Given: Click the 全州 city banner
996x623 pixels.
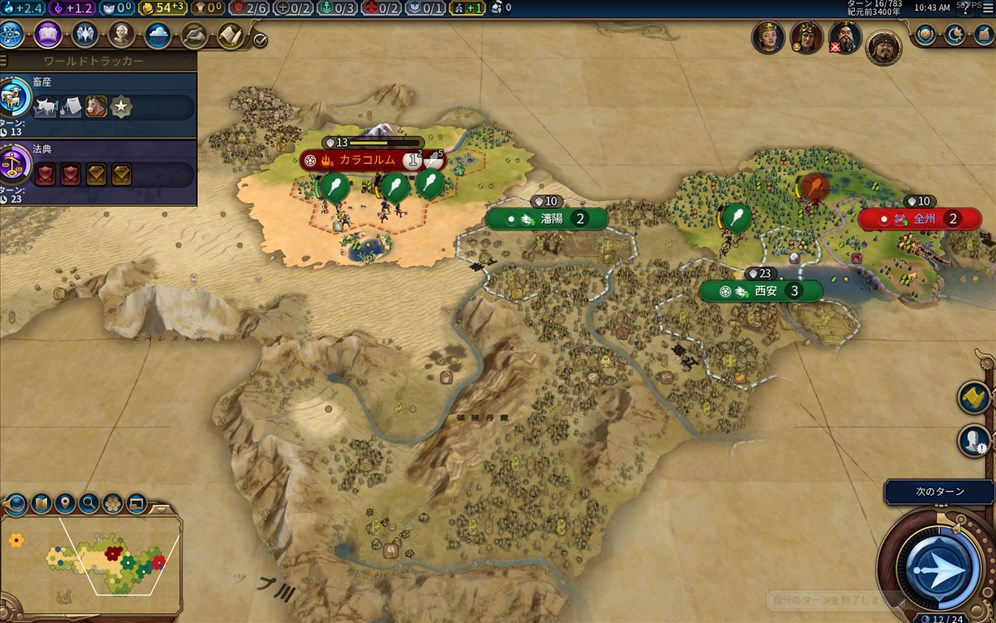Looking at the screenshot, I should point(921,219).
